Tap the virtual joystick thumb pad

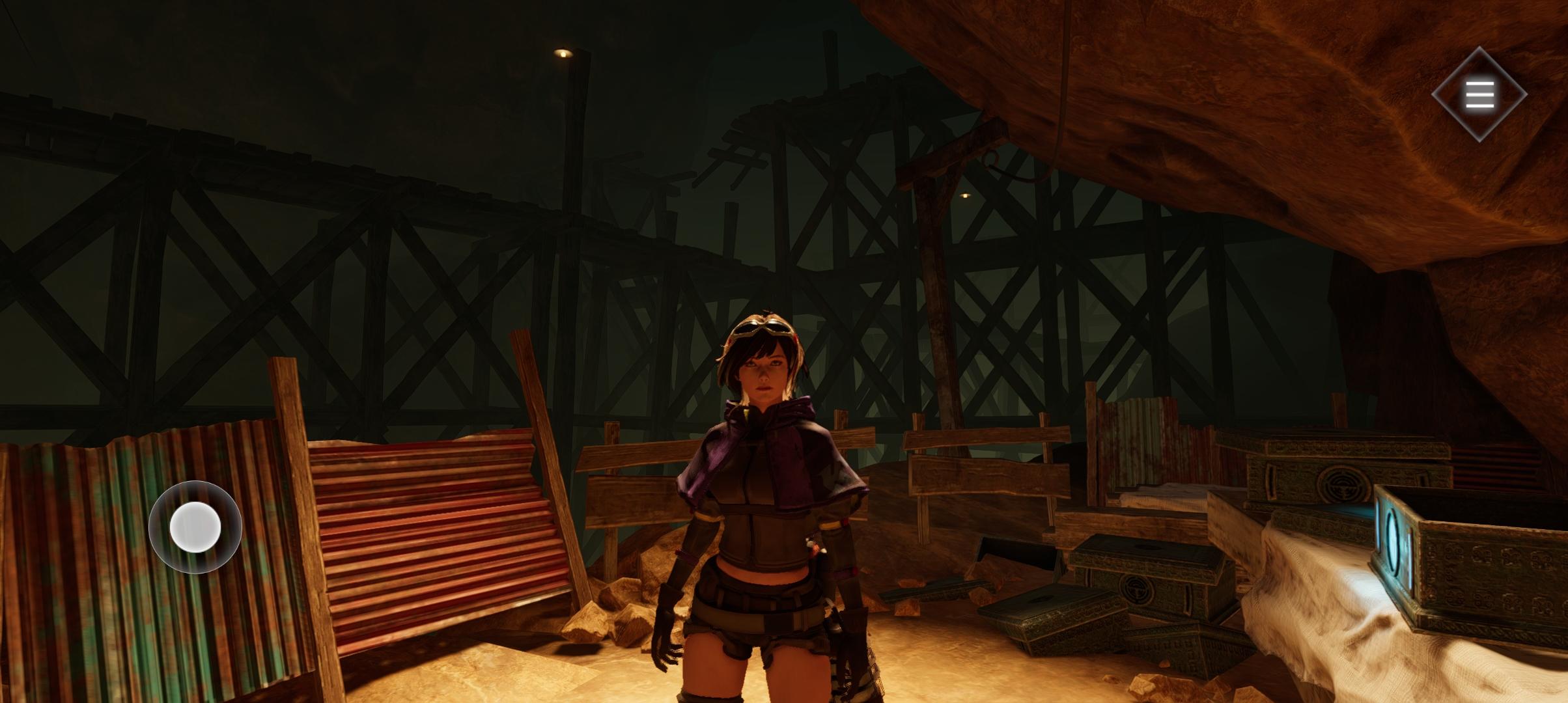pyautogui.click(x=195, y=527)
